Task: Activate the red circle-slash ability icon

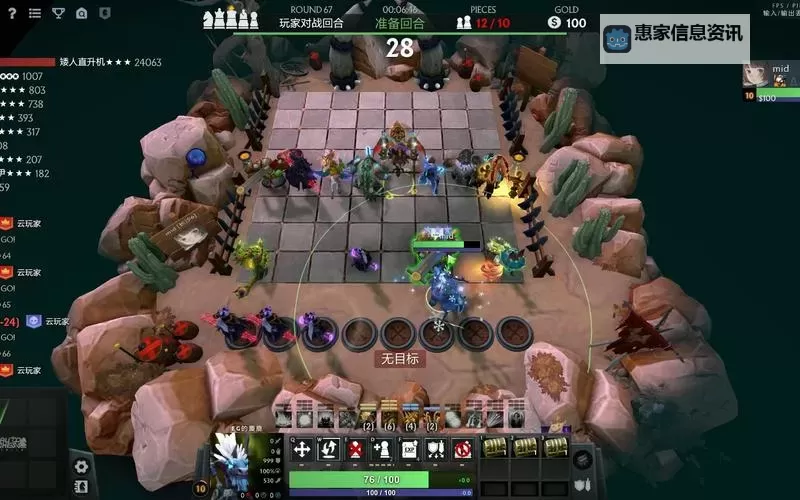Action: coord(461,449)
